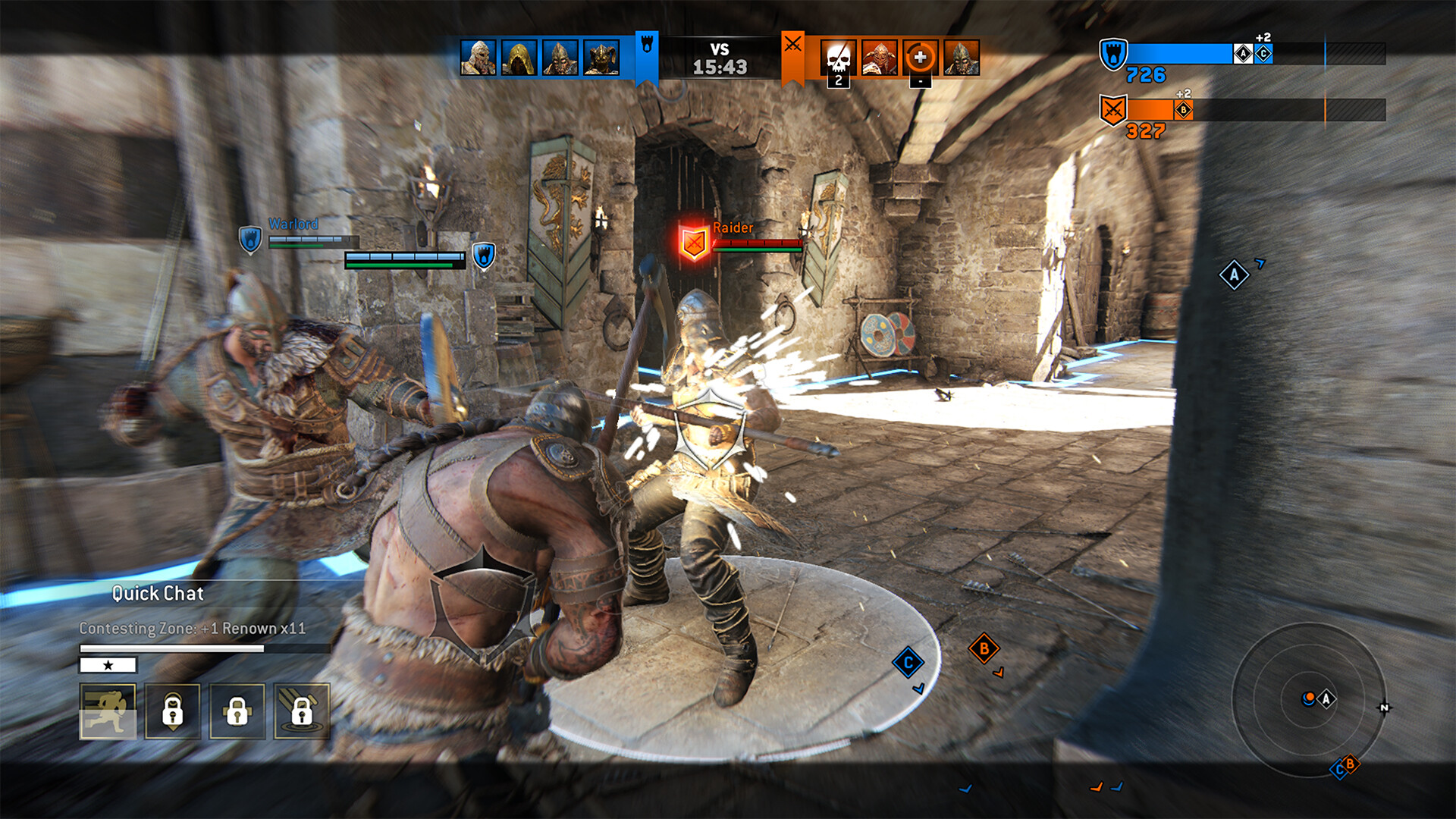
Task: Click the second locked Feat slot
Action: 173,711
